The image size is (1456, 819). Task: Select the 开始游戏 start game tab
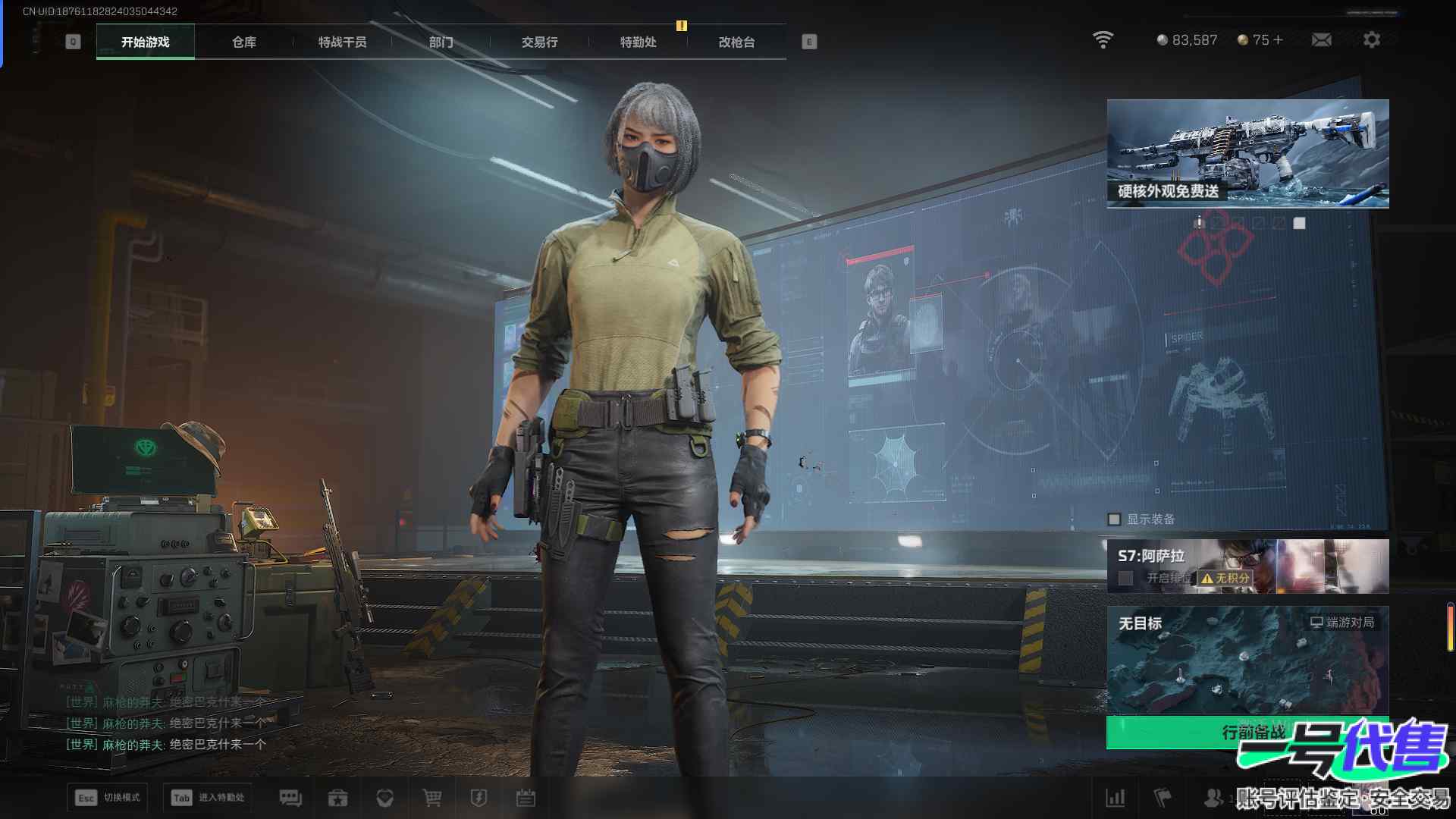pos(145,42)
